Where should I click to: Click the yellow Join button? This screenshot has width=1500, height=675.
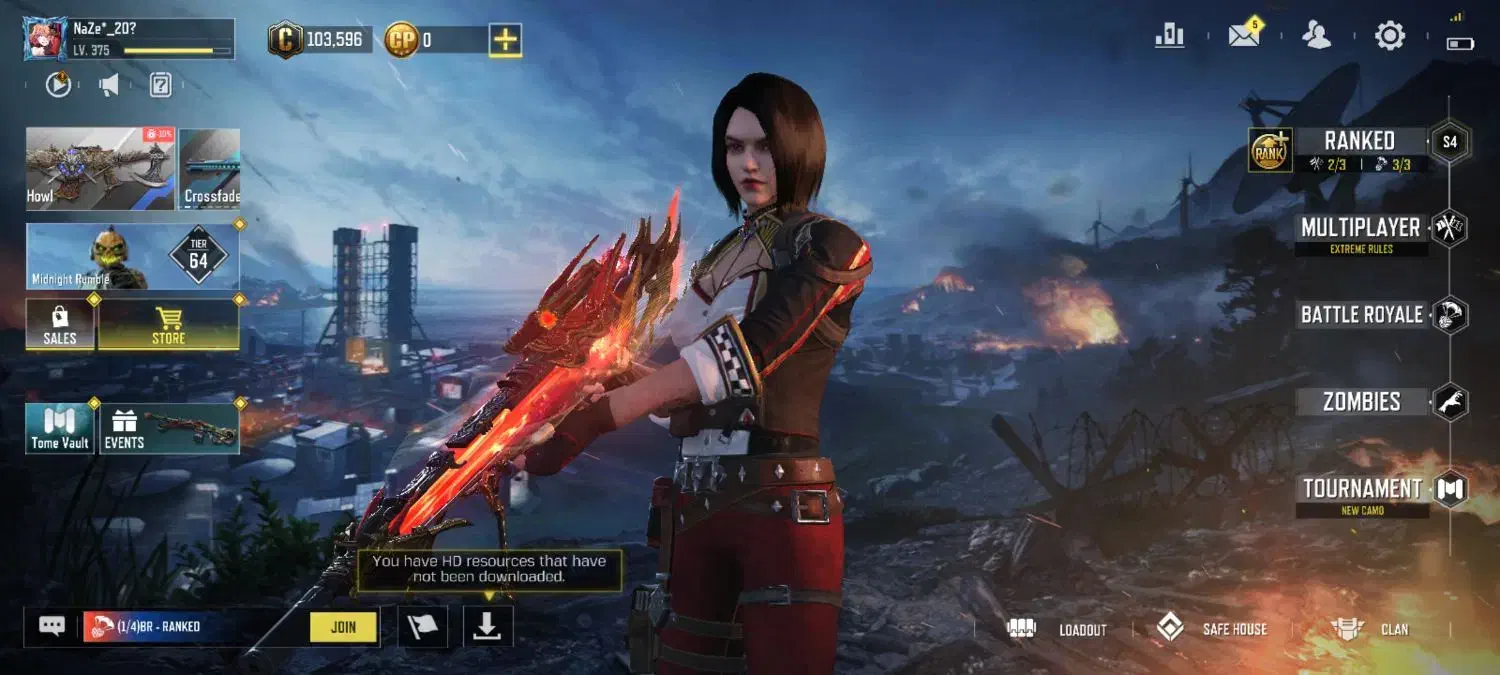[343, 627]
